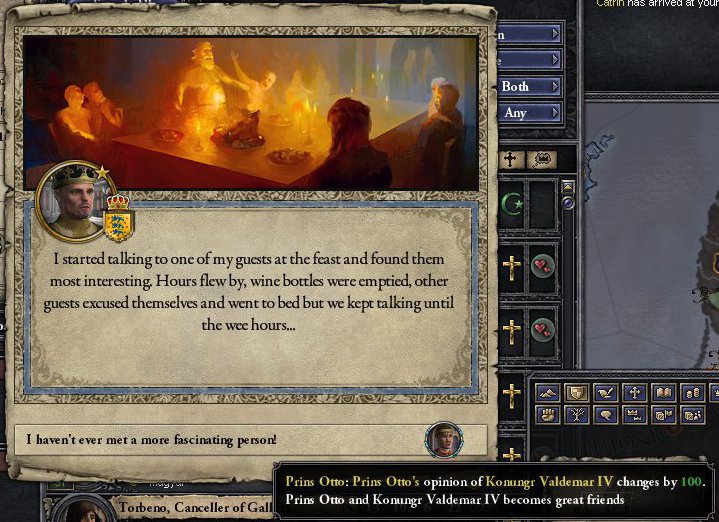
Task: Show the family tree dynasty map mode
Action: [576, 414]
